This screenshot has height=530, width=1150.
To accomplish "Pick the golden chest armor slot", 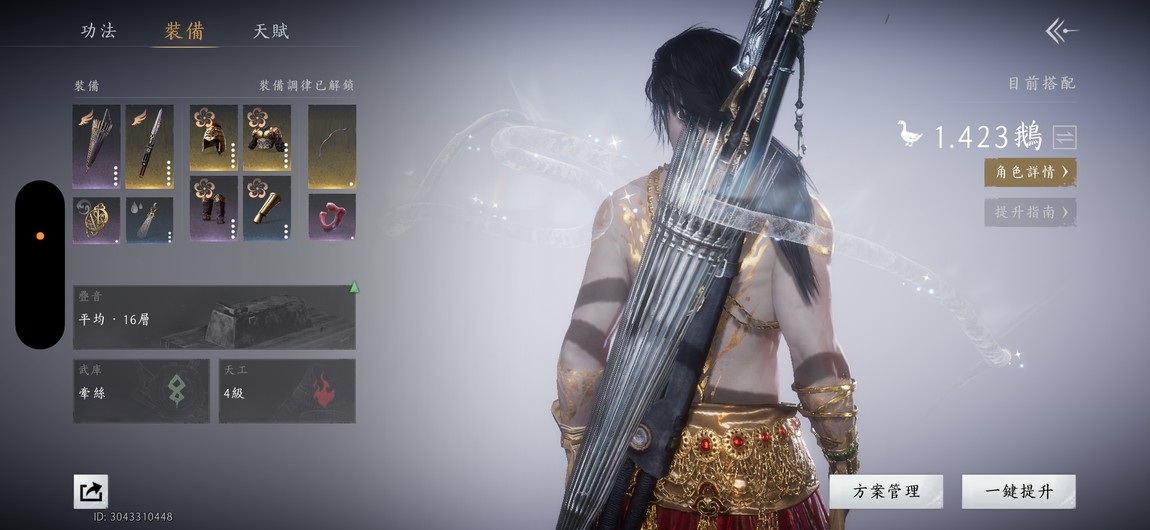I will point(267,137).
